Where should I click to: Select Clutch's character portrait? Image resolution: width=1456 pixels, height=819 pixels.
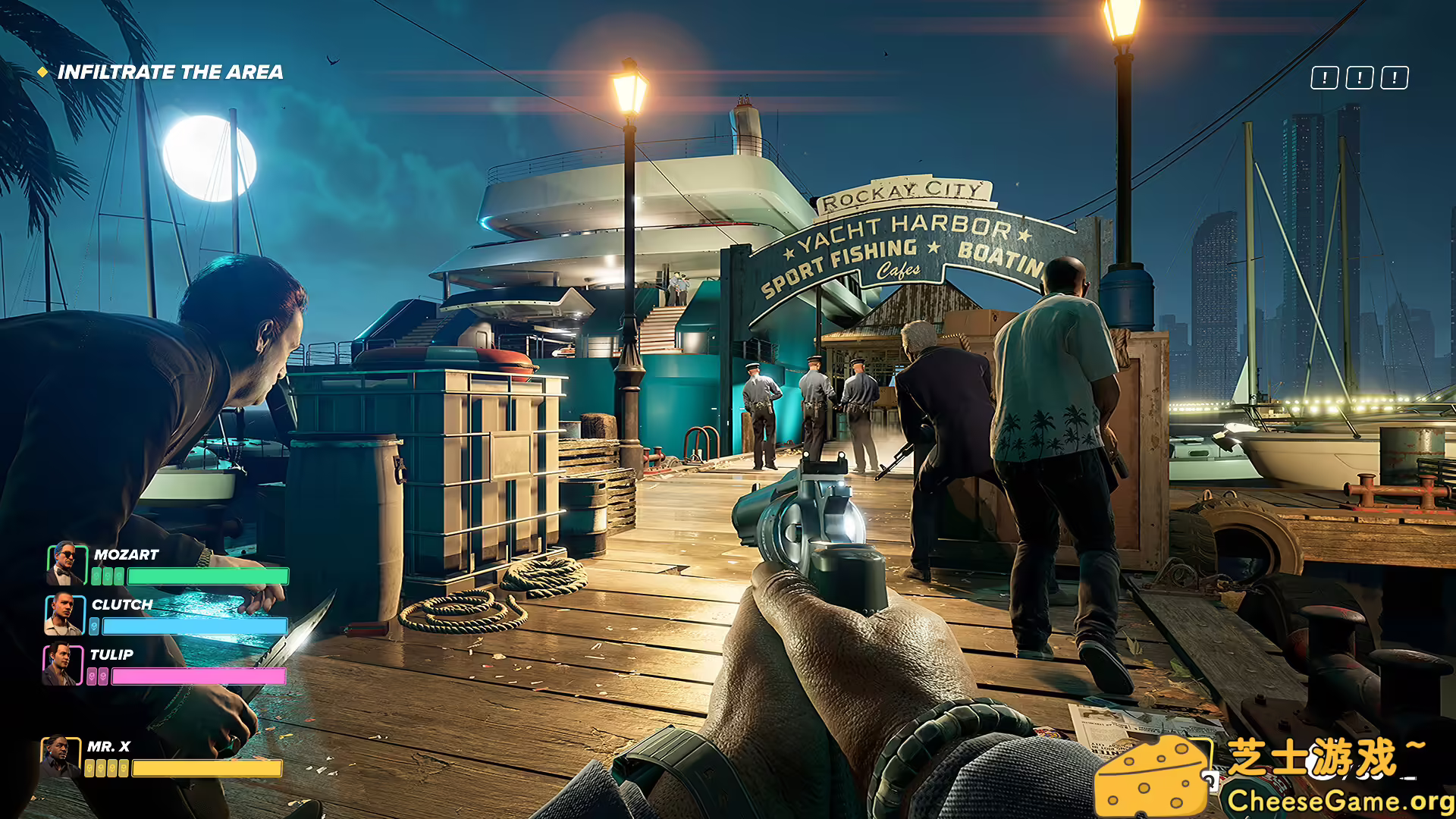click(65, 616)
